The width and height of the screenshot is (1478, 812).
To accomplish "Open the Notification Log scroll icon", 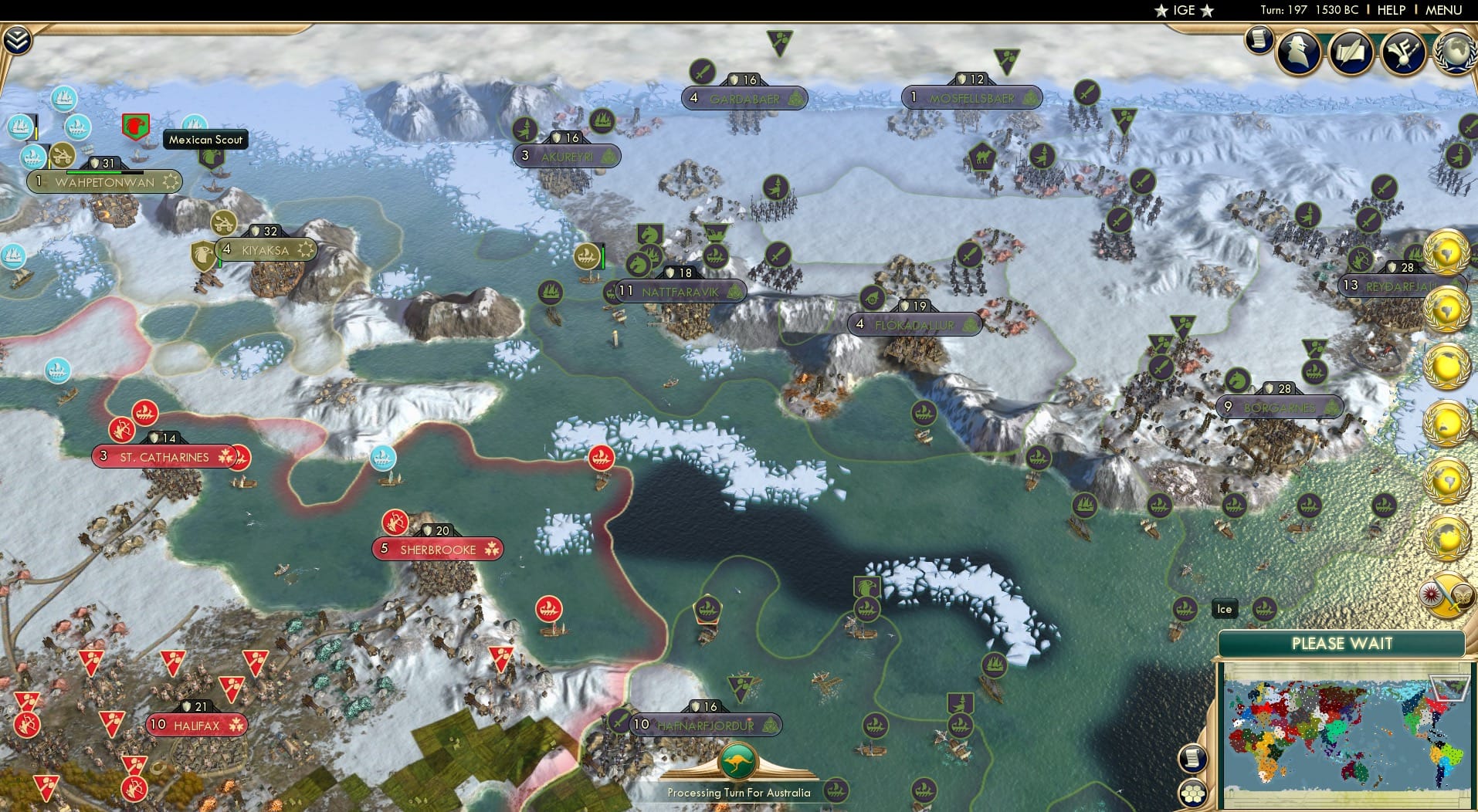I will 1258,39.
